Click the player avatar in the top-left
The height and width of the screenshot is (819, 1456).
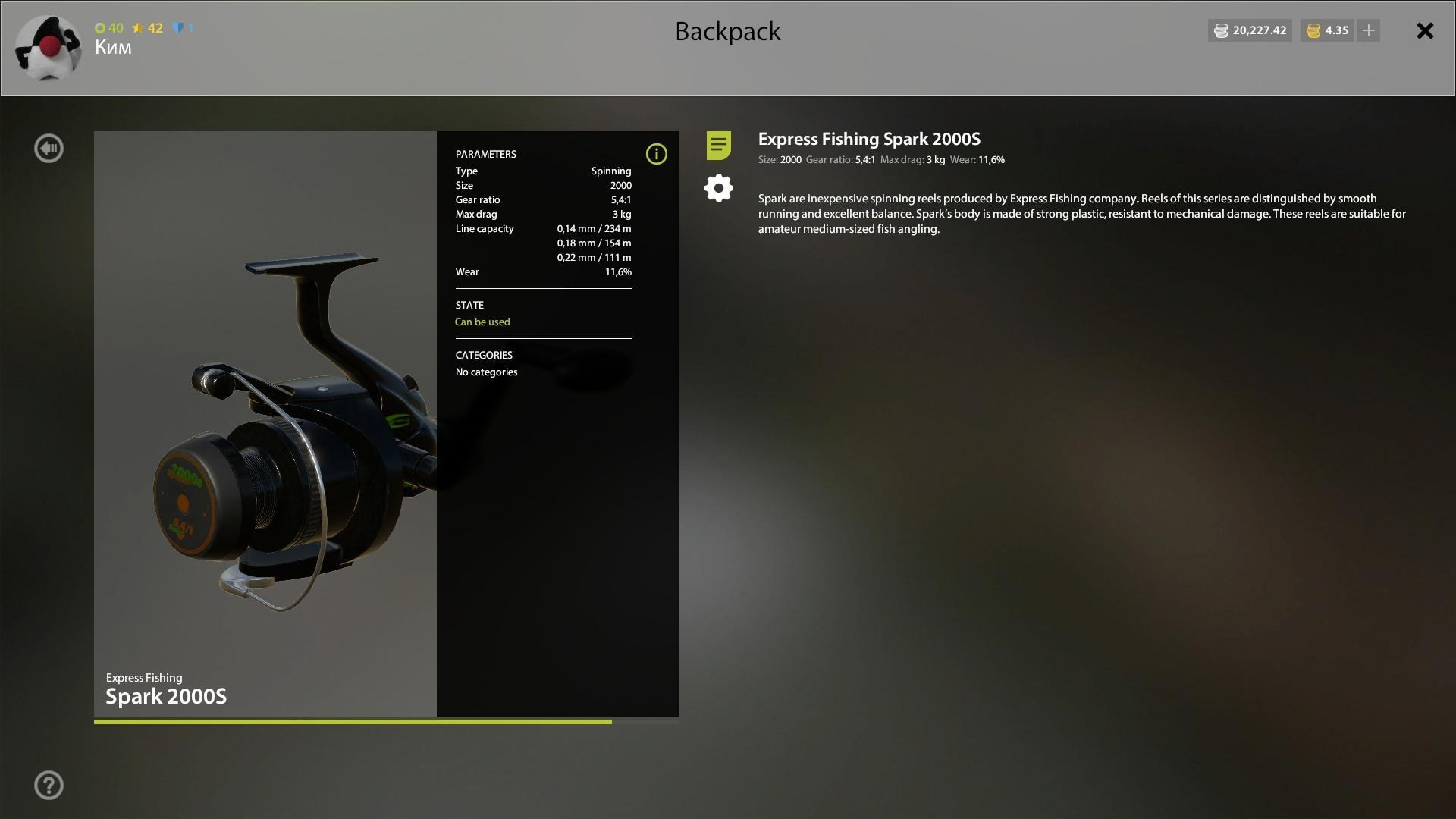coord(48,47)
